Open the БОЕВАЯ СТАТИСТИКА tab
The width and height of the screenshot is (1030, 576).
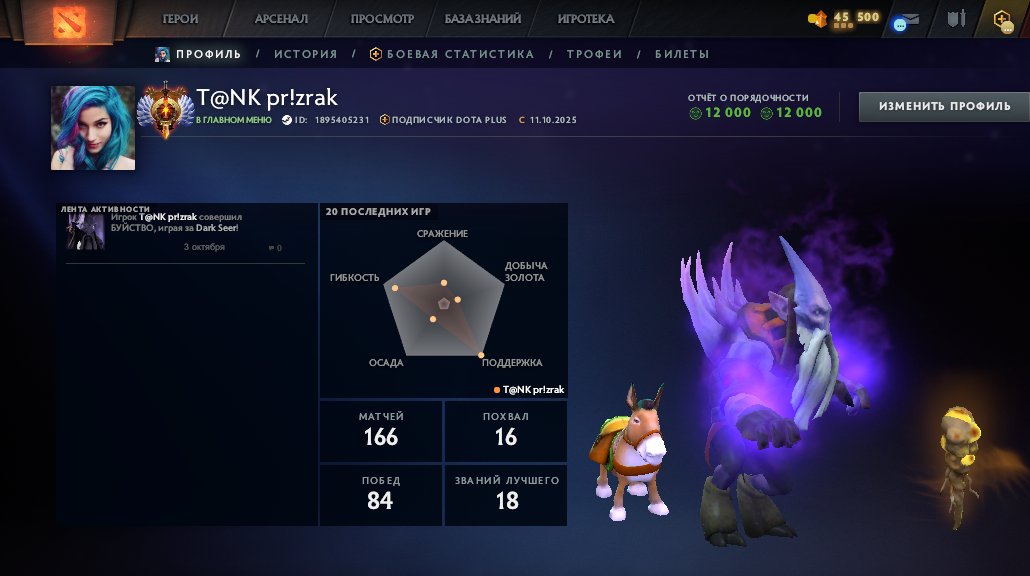(452, 54)
